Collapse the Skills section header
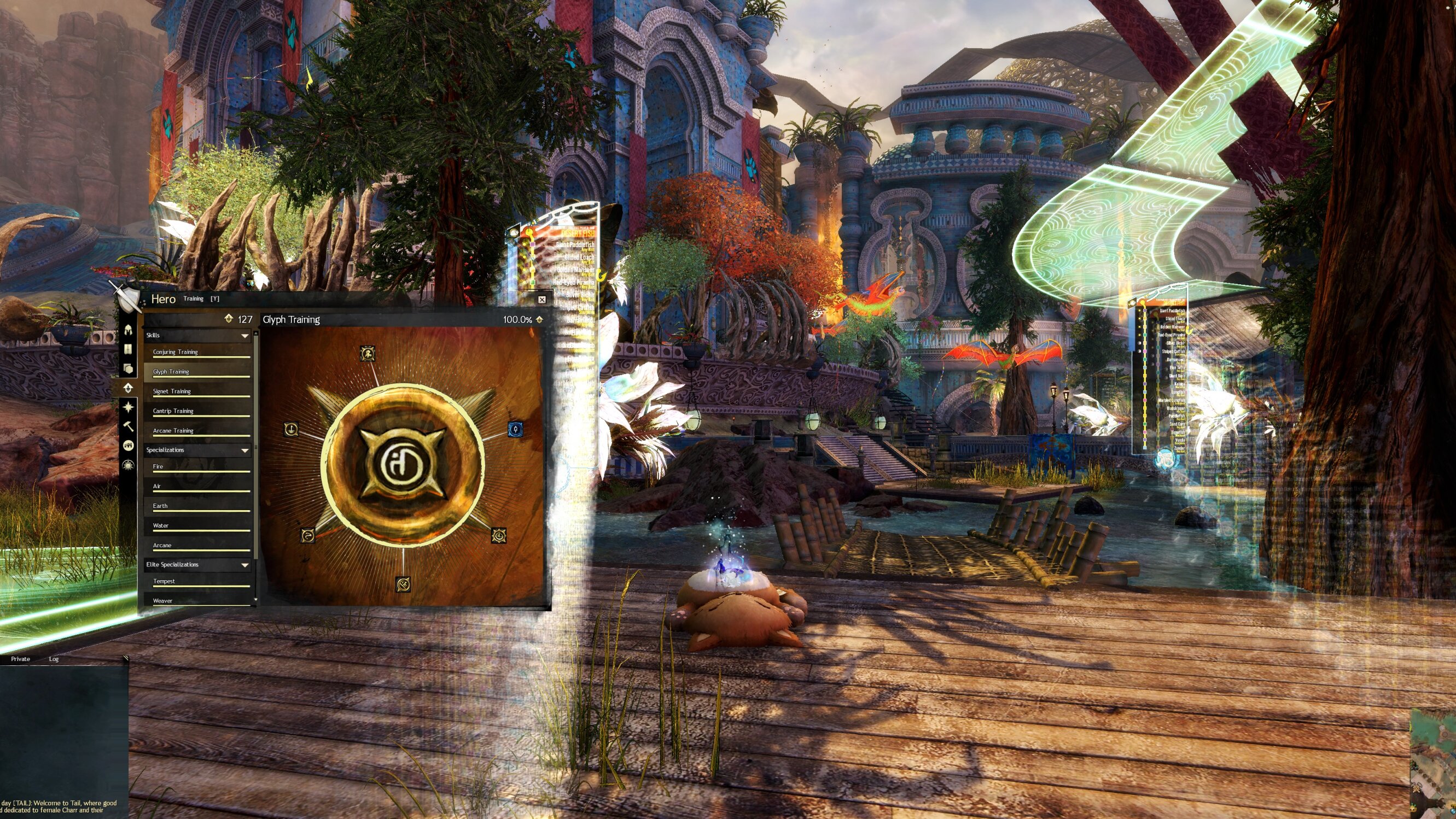 [x=197, y=336]
